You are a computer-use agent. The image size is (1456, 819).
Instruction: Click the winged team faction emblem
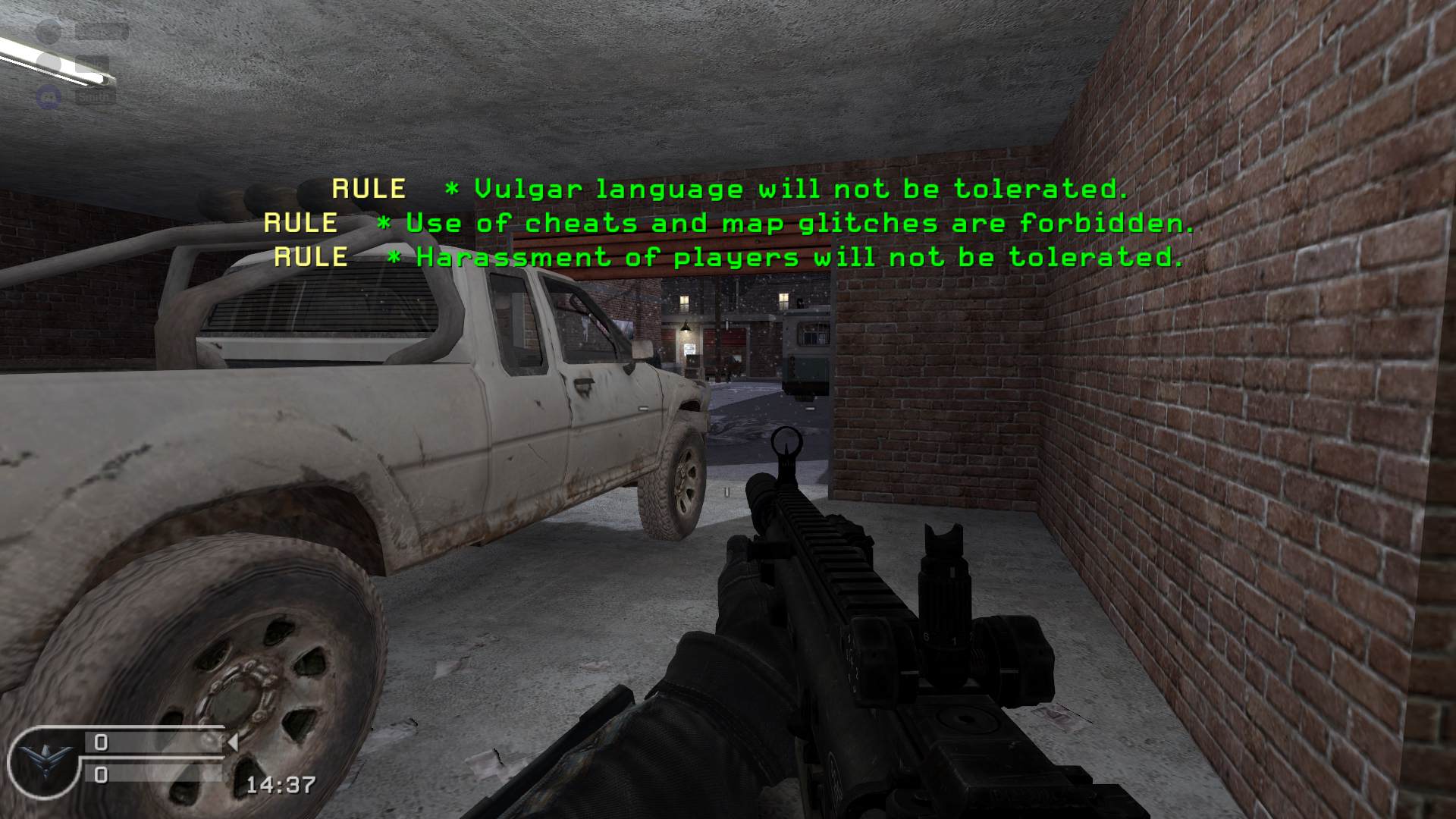40,761
